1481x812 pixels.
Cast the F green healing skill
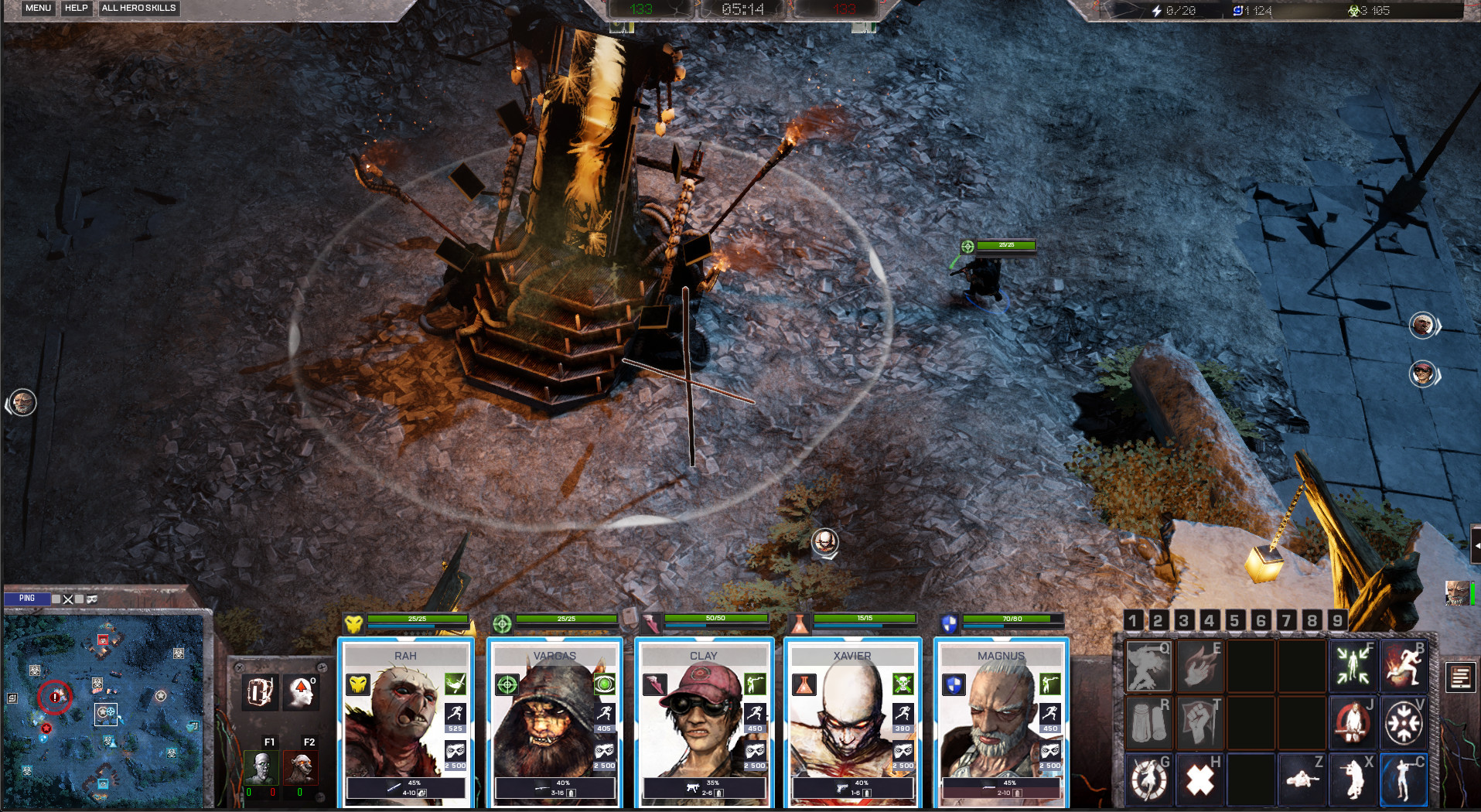[x=1352, y=666]
